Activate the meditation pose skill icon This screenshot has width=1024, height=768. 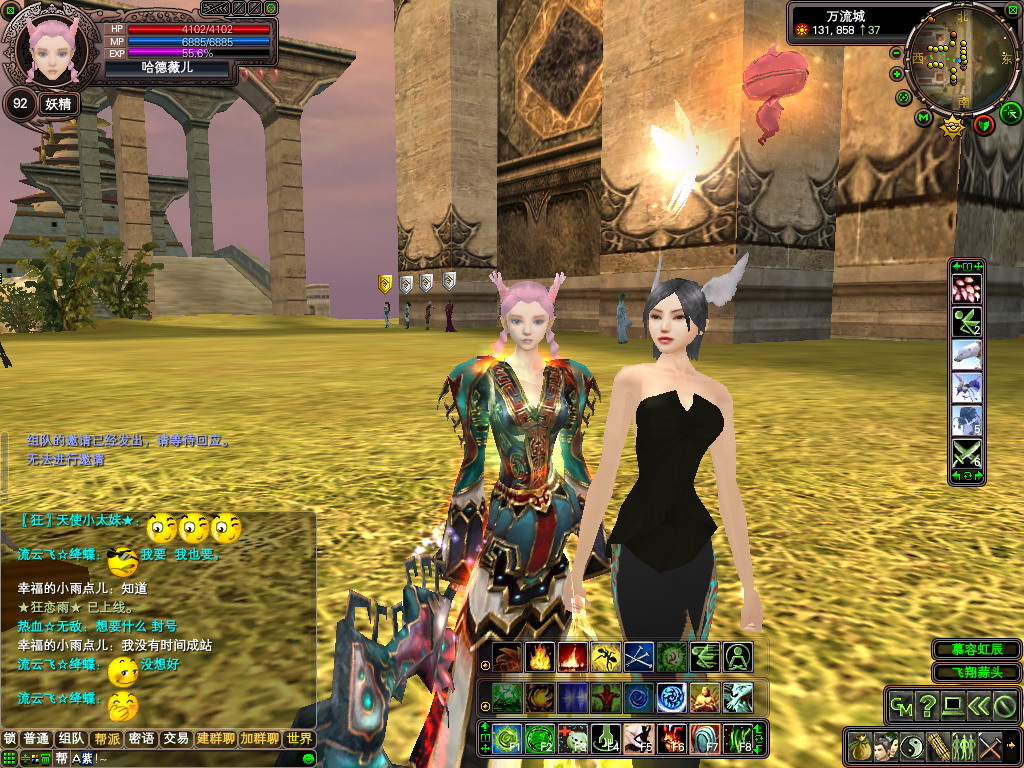pos(737,657)
